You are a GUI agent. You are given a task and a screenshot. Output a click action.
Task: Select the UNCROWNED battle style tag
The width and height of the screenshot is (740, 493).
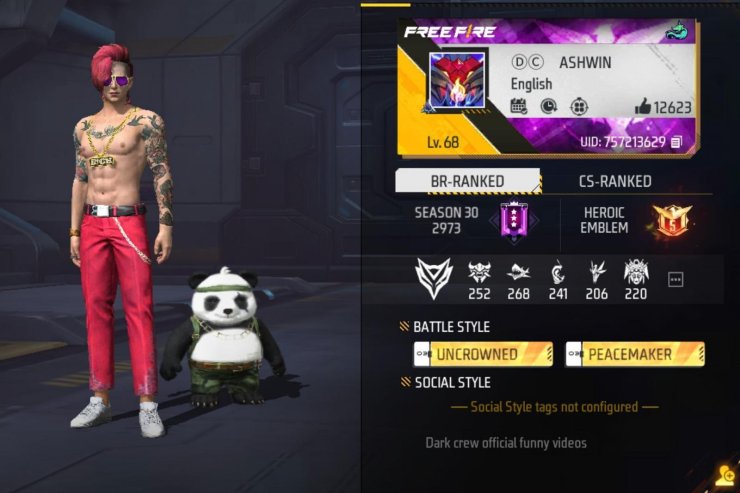483,354
